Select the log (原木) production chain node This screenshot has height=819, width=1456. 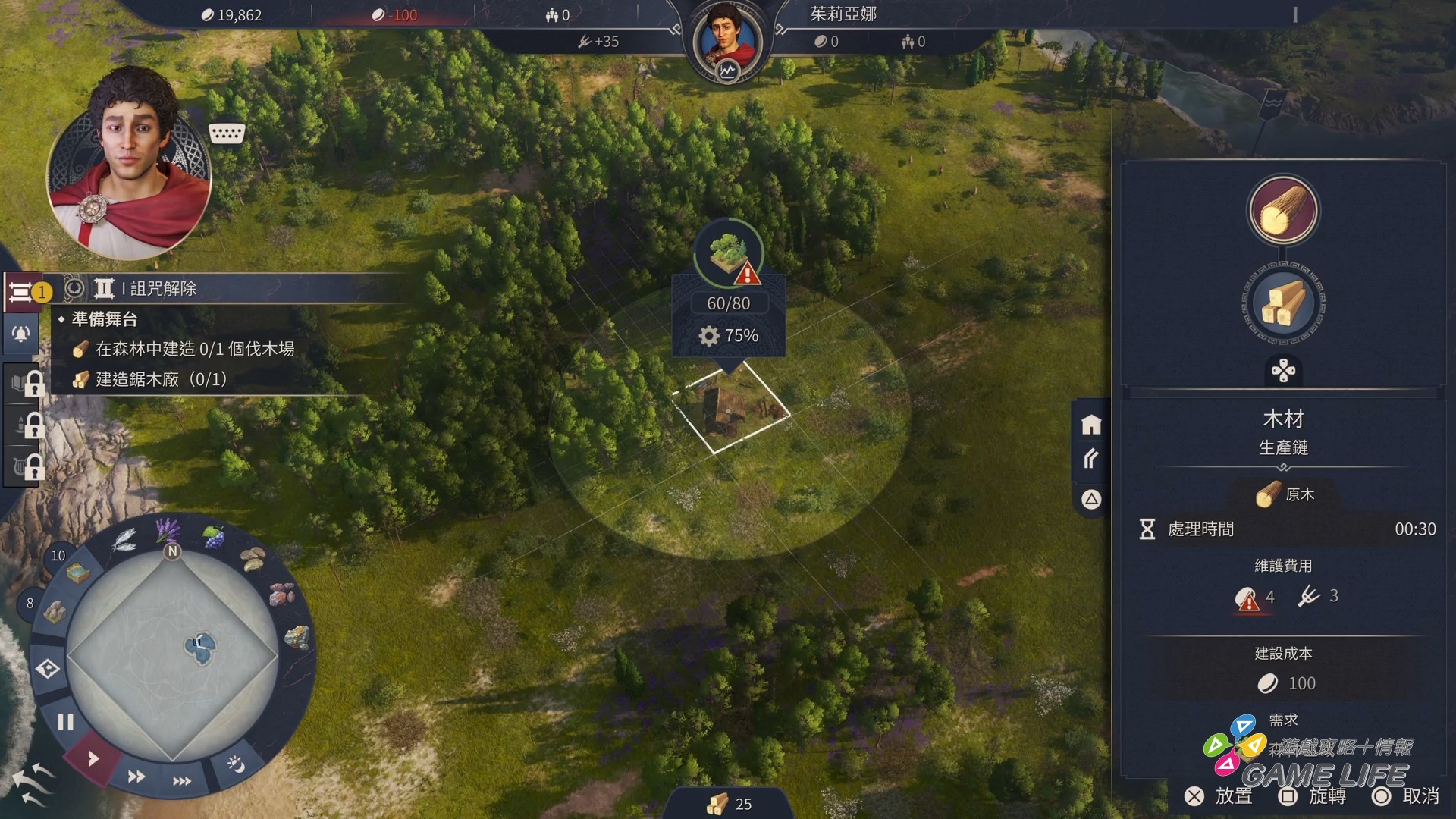coord(1283,211)
